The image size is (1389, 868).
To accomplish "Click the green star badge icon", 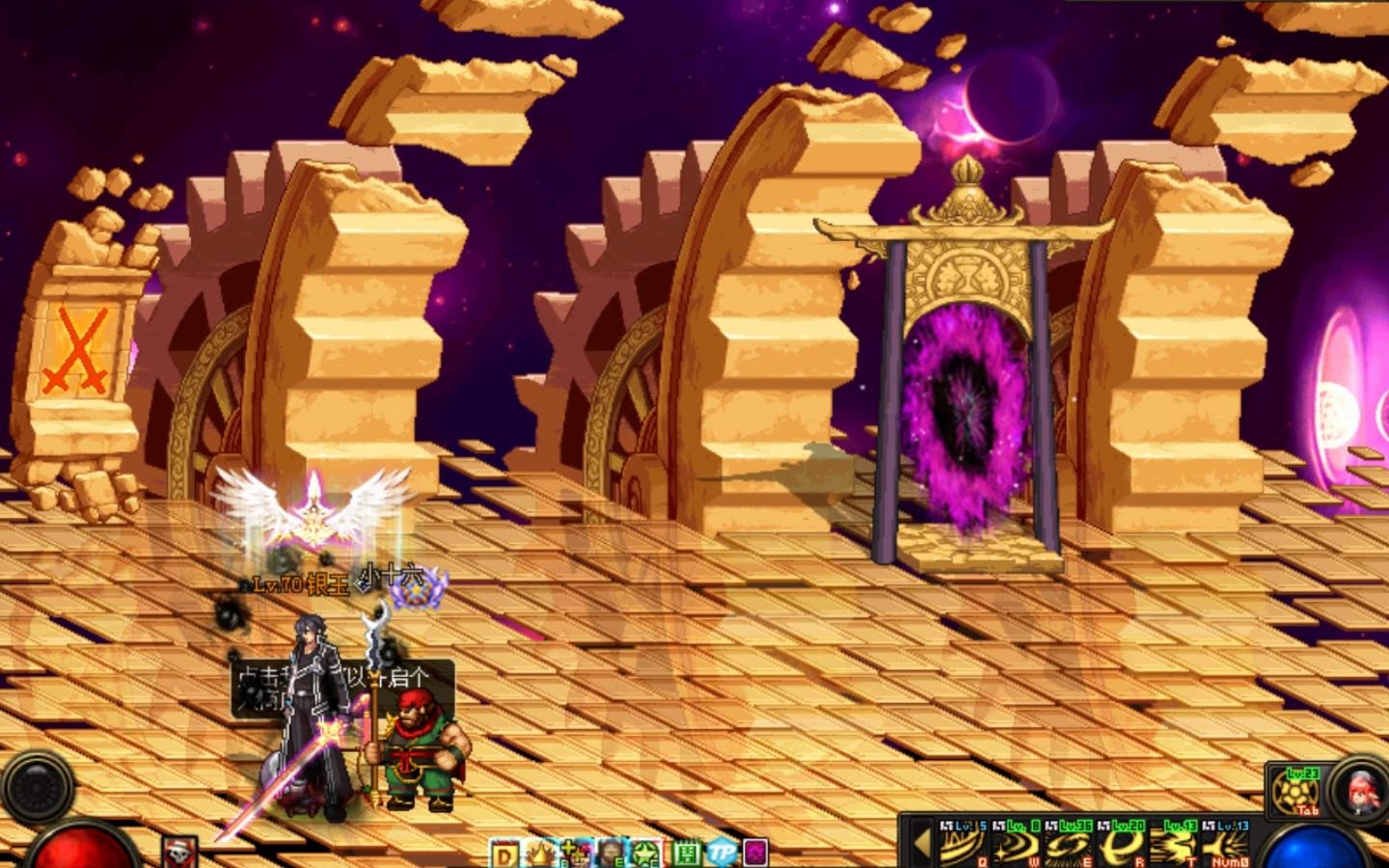I will pyautogui.click(x=645, y=854).
